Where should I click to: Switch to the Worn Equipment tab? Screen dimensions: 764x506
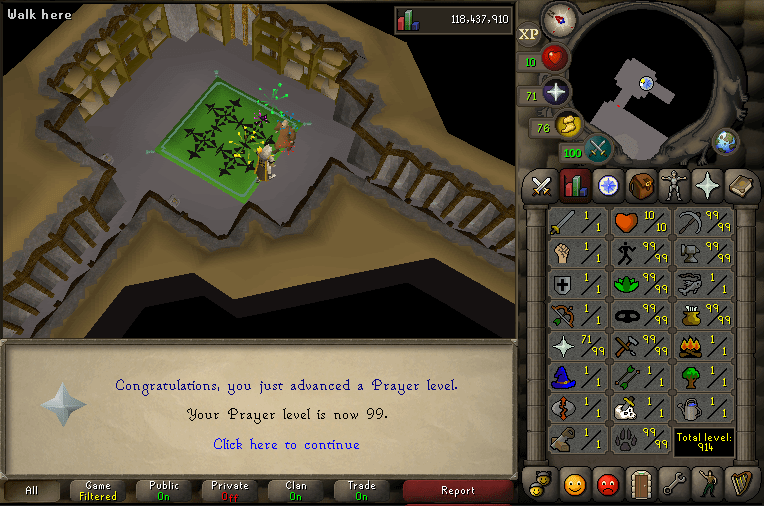pyautogui.click(x=674, y=185)
